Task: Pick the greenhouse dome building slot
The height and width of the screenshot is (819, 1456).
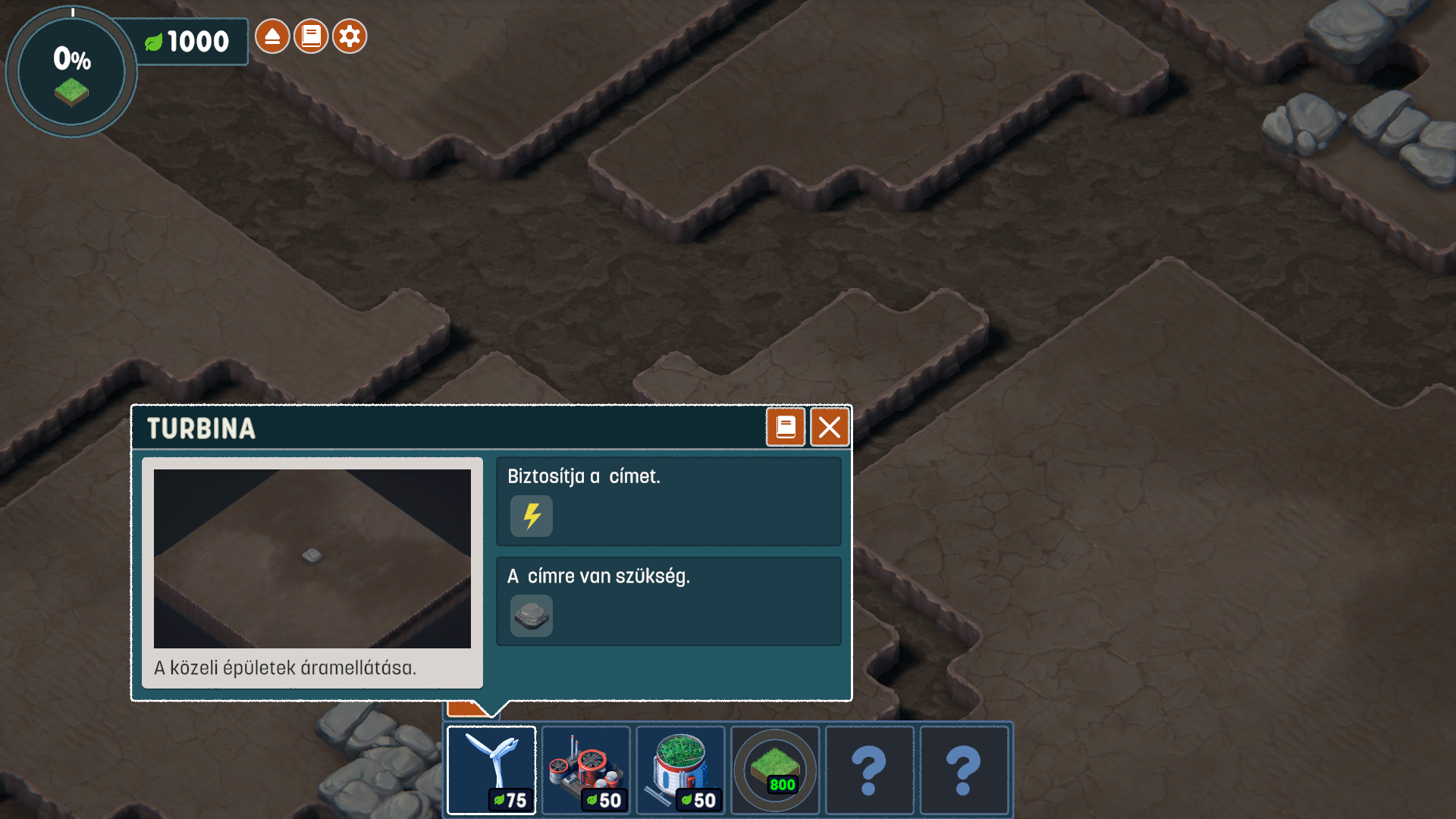Action: point(680,770)
